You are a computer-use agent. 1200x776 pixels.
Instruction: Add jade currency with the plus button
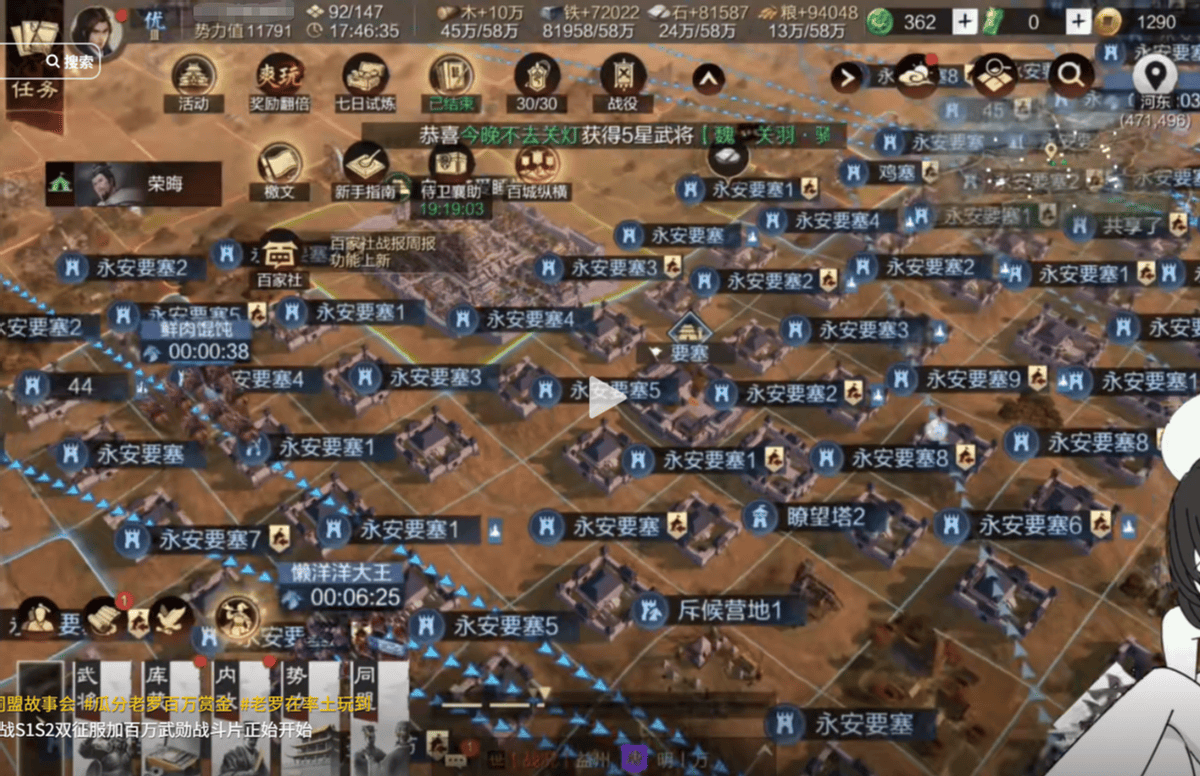964,21
